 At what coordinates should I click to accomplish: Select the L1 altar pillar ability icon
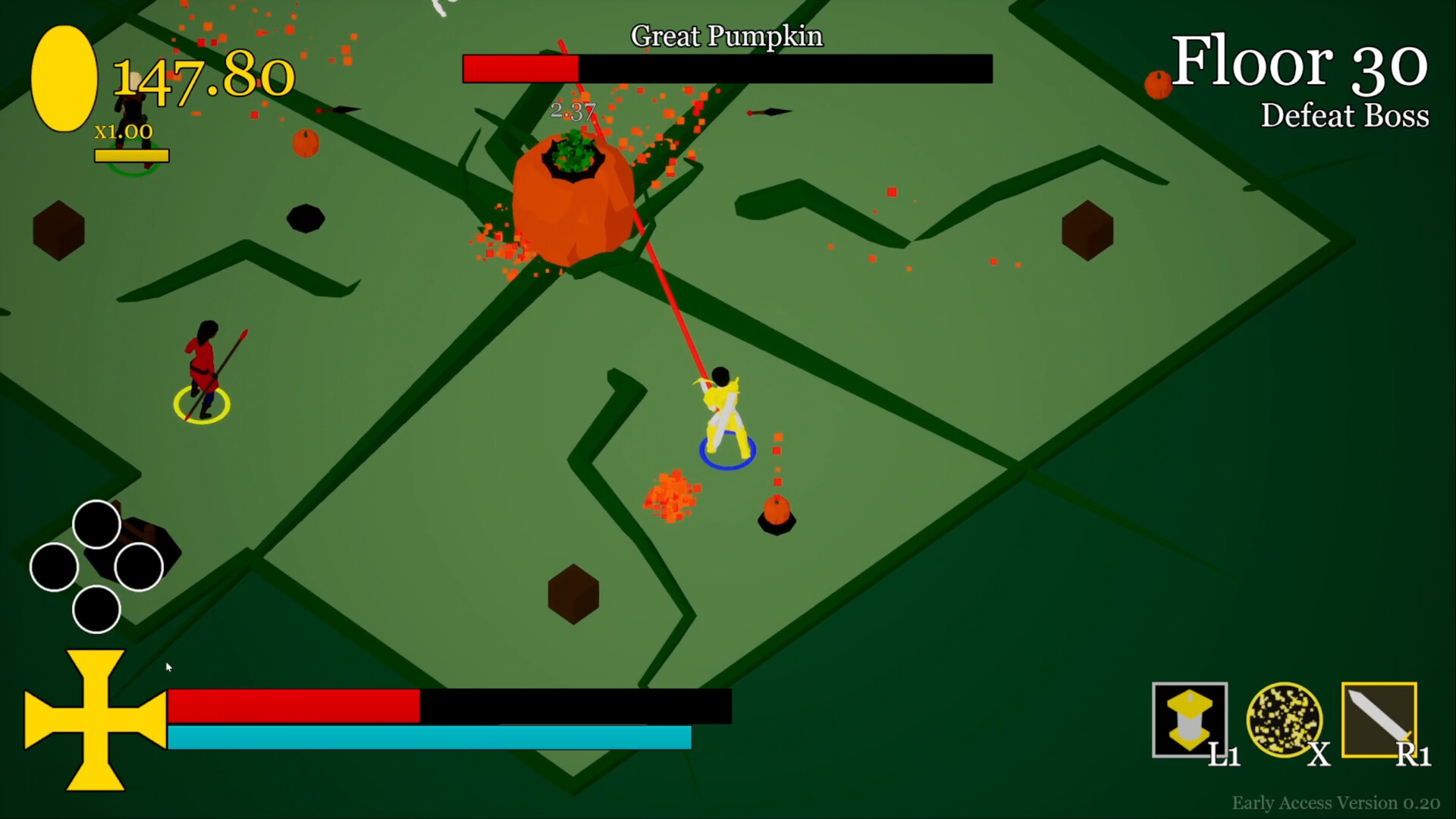(1191, 719)
